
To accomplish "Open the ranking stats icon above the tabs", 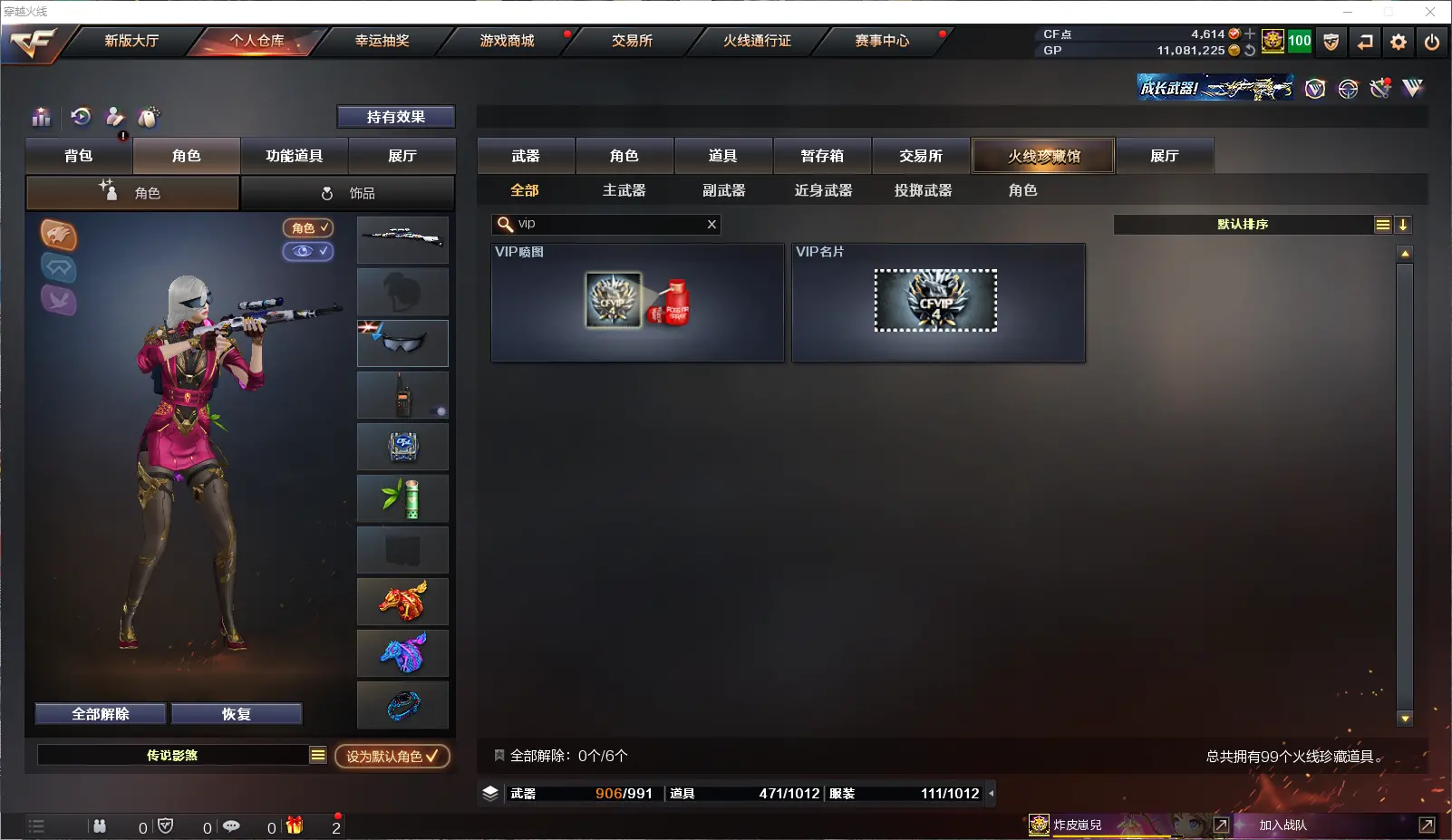I will click(42, 118).
